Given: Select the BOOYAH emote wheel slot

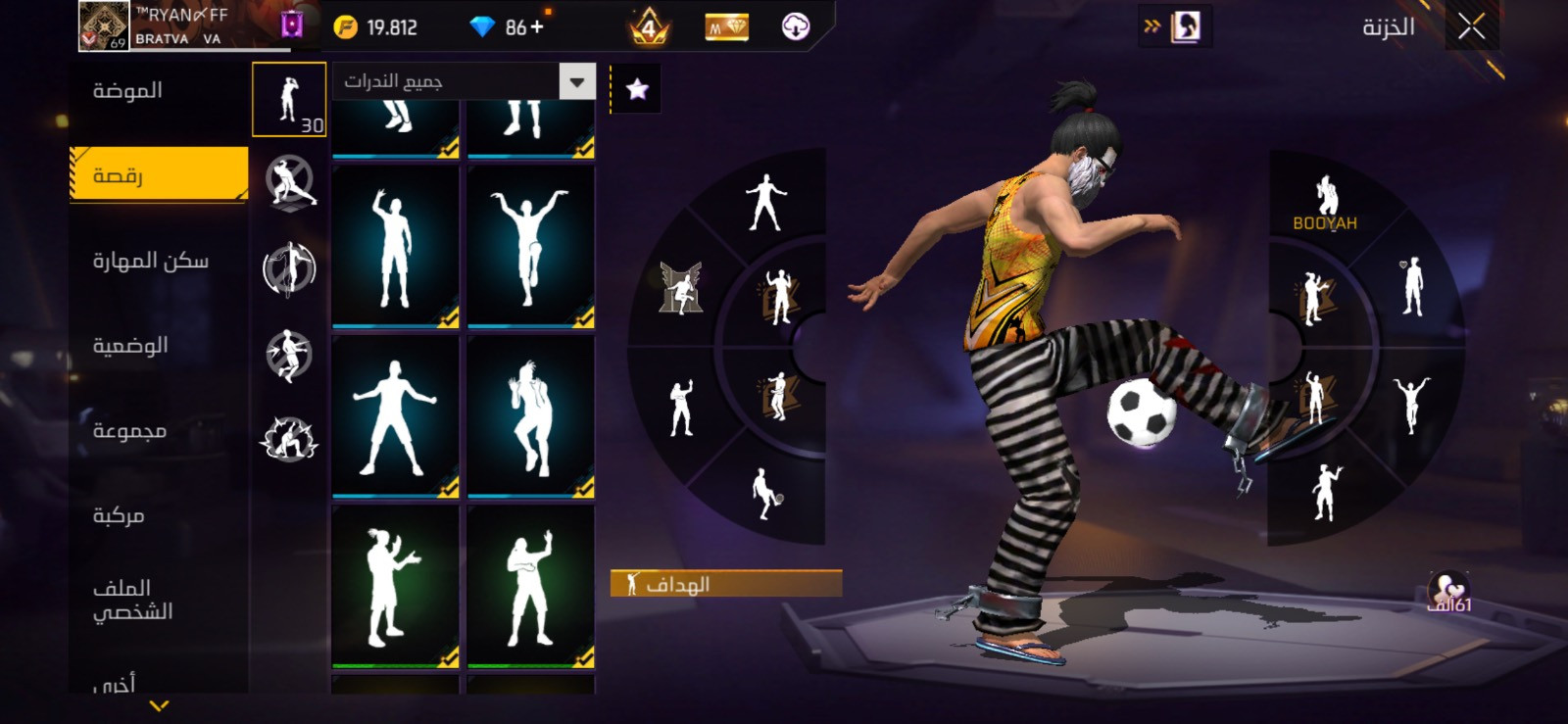Looking at the screenshot, I should click(1325, 203).
